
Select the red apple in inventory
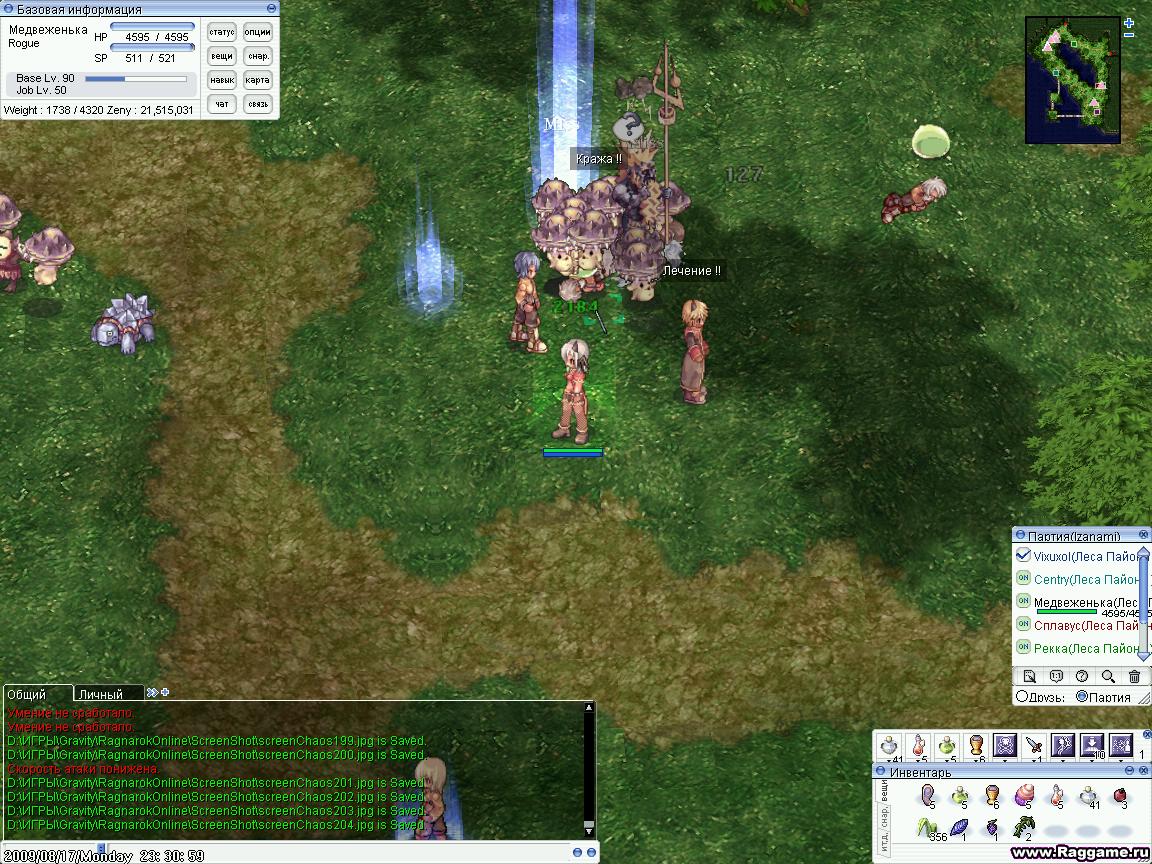[x=1121, y=796]
